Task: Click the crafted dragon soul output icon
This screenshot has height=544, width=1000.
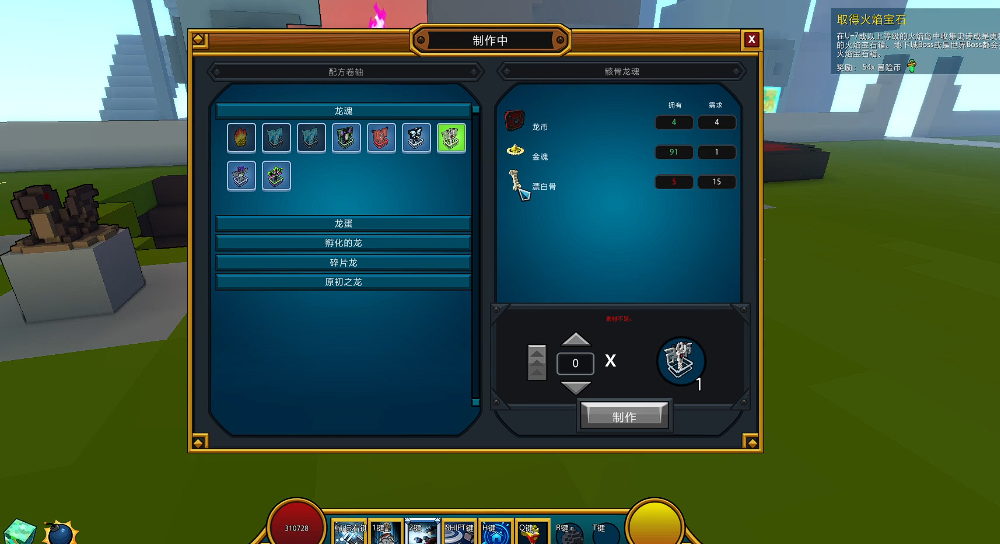Action: click(x=681, y=361)
